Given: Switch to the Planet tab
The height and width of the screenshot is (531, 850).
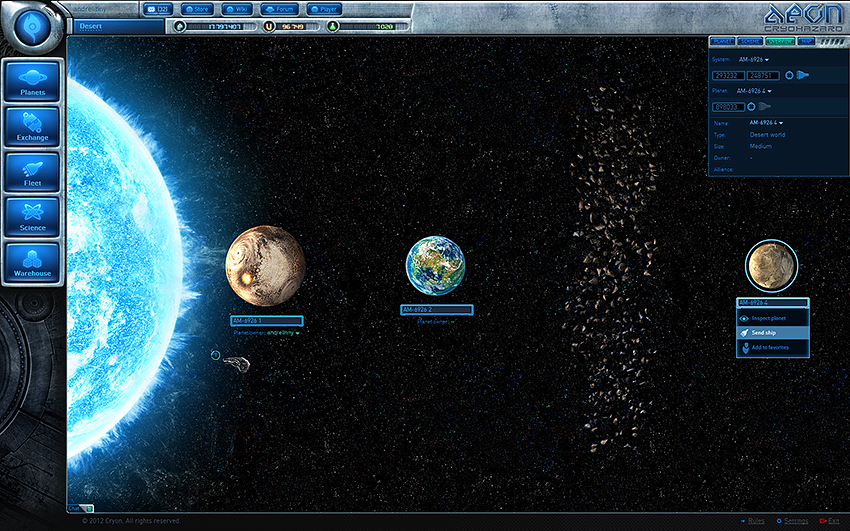Looking at the screenshot, I should pos(722,42).
